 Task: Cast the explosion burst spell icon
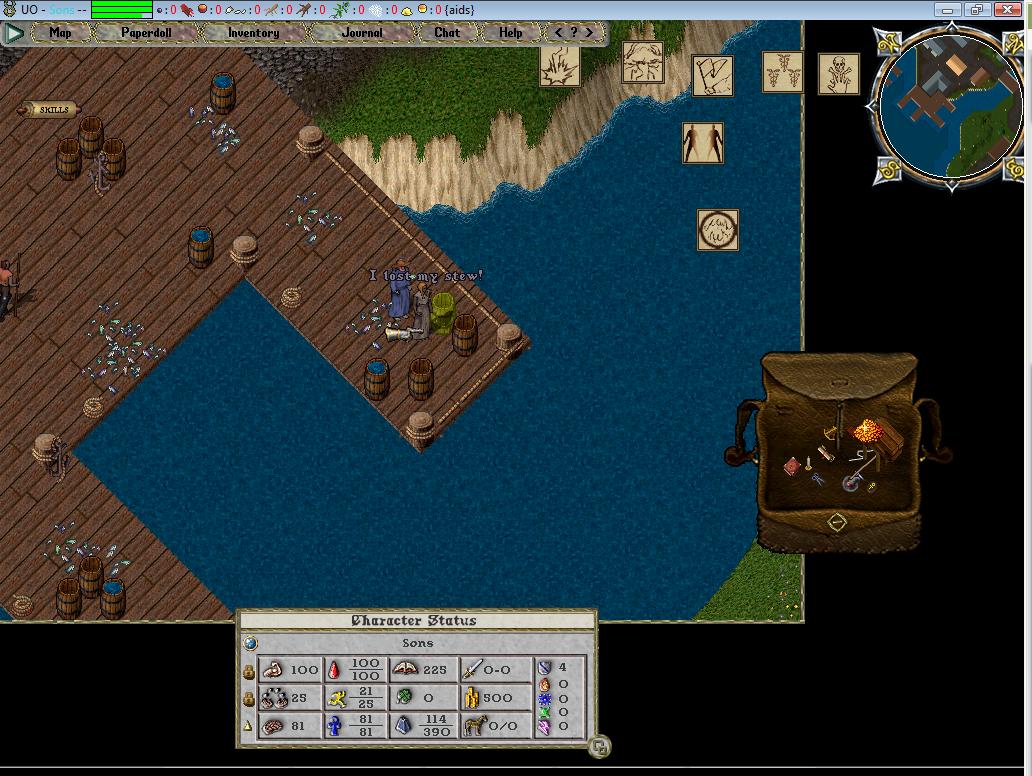(560, 66)
